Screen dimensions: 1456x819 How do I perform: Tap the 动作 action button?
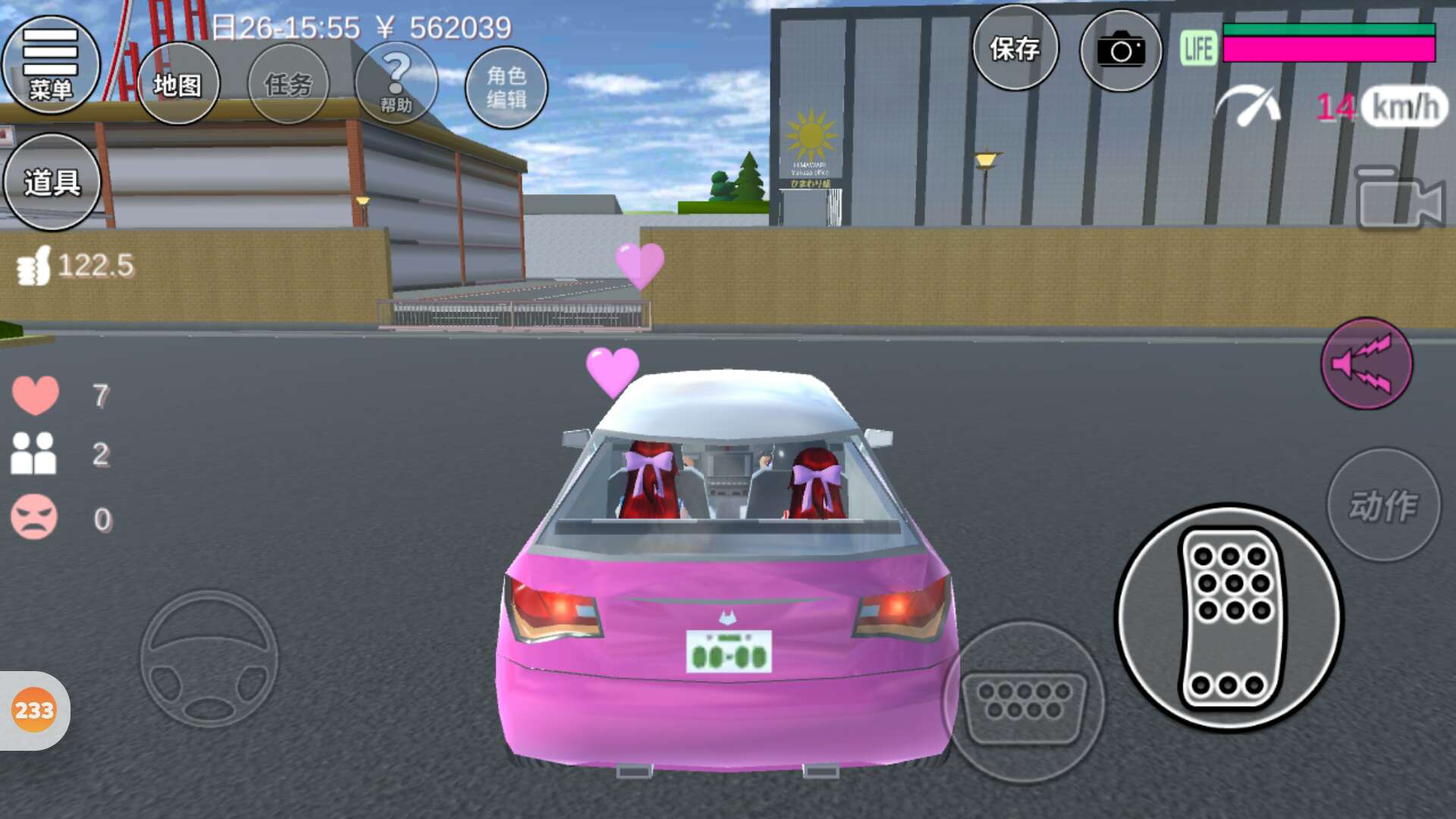pyautogui.click(x=1382, y=505)
